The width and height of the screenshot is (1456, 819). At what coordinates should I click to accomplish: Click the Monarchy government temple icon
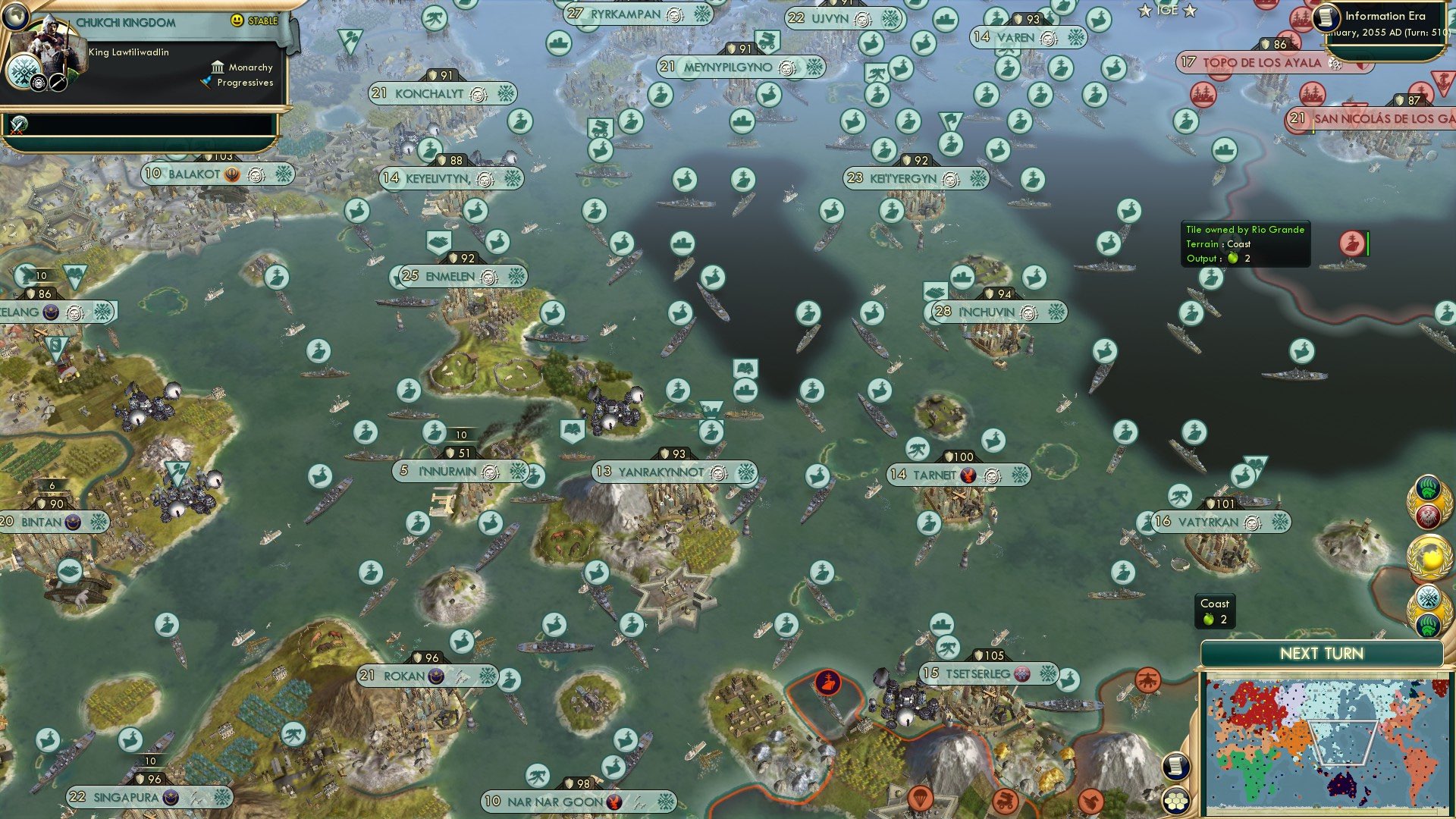[x=218, y=67]
